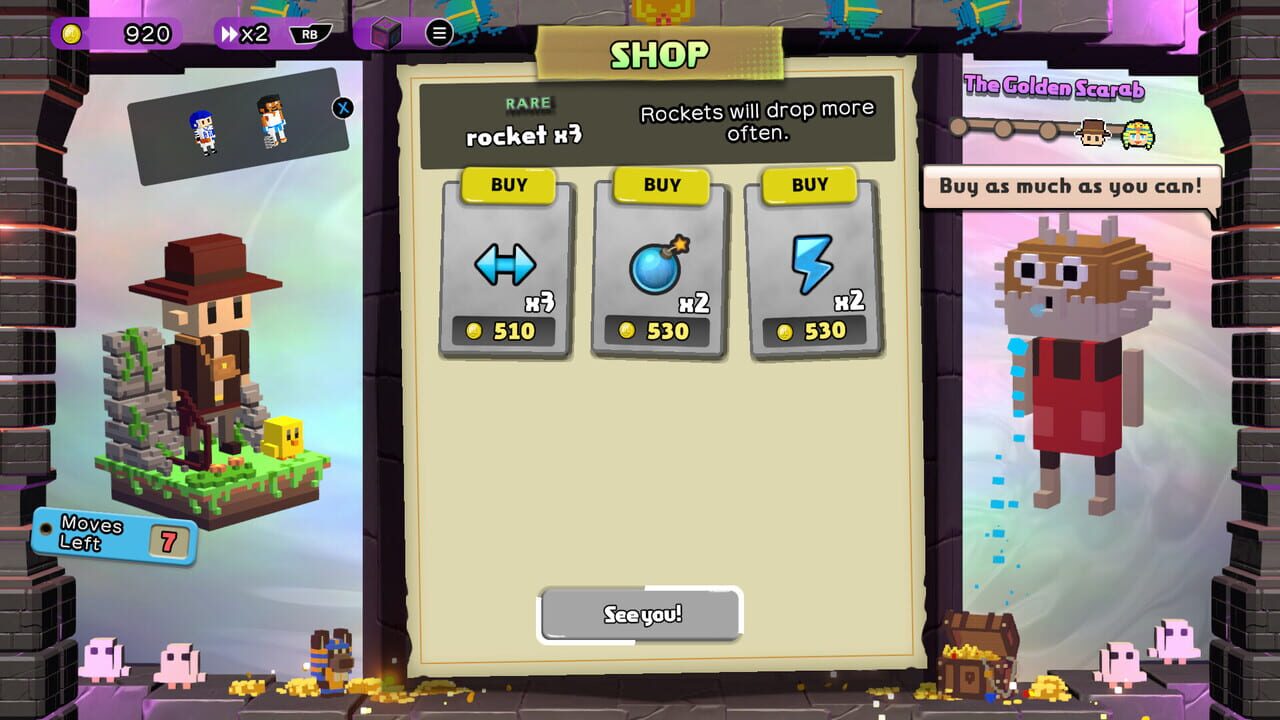1280x720 pixels.
Task: Open the purple cube inventory icon
Action: (386, 34)
